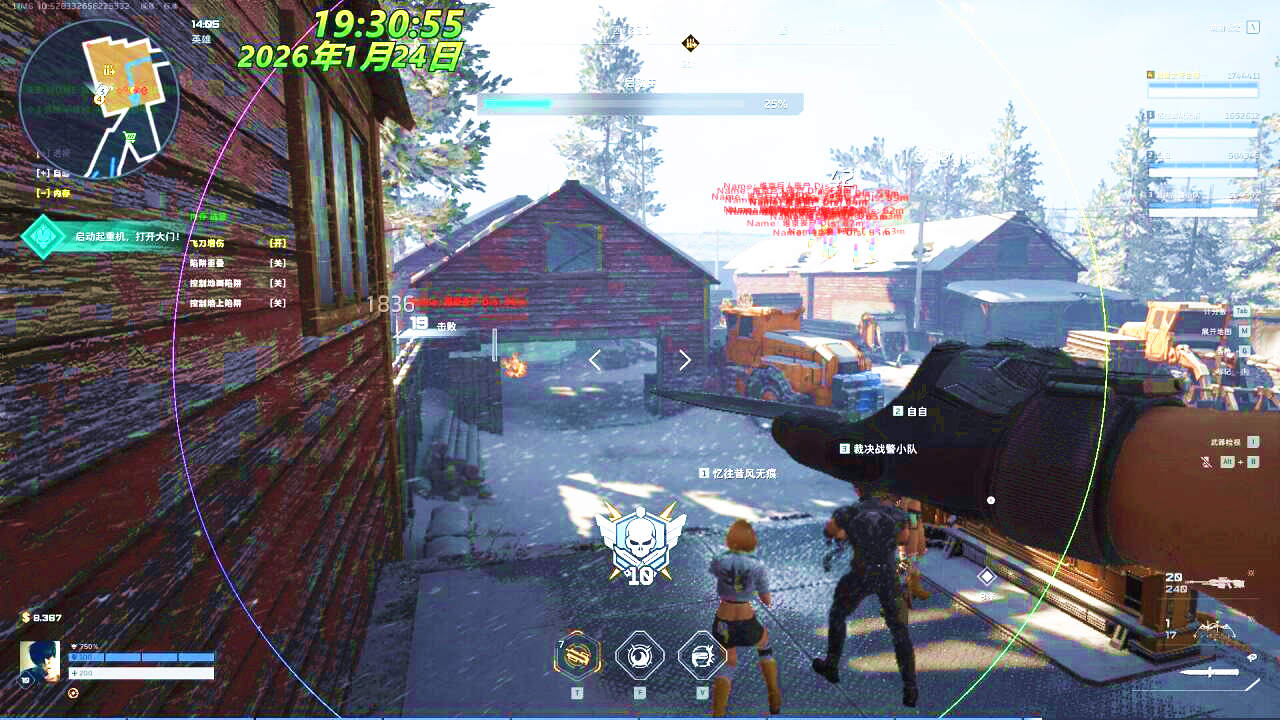Image resolution: width=1280 pixels, height=720 pixels.
Task: Activate the helmet hexagon ability
Action: pos(702,657)
